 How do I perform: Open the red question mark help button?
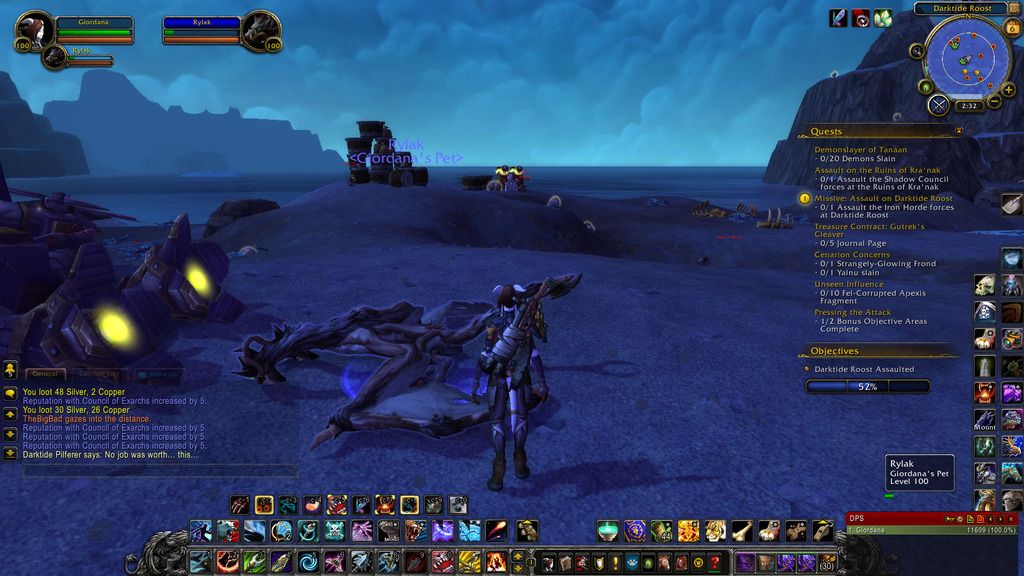click(x=714, y=562)
